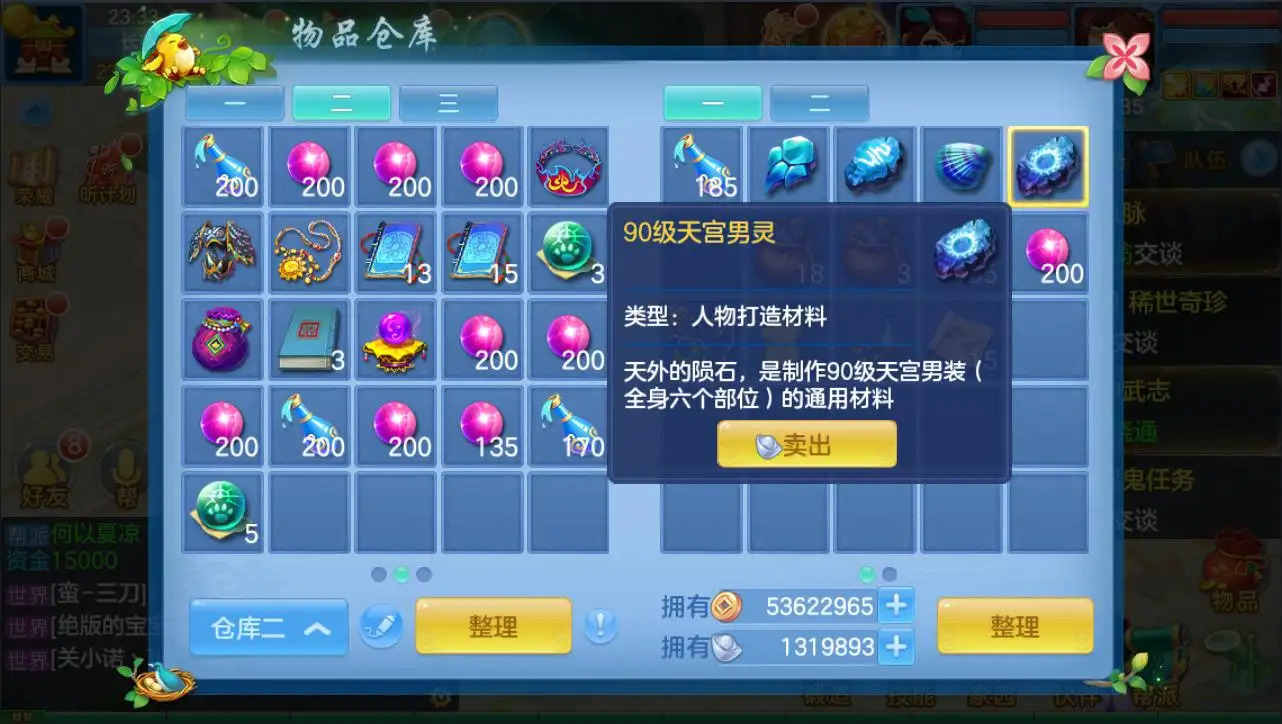Click the blue pencil edit icon near 仓库二
1282x724 pixels.
click(x=382, y=627)
